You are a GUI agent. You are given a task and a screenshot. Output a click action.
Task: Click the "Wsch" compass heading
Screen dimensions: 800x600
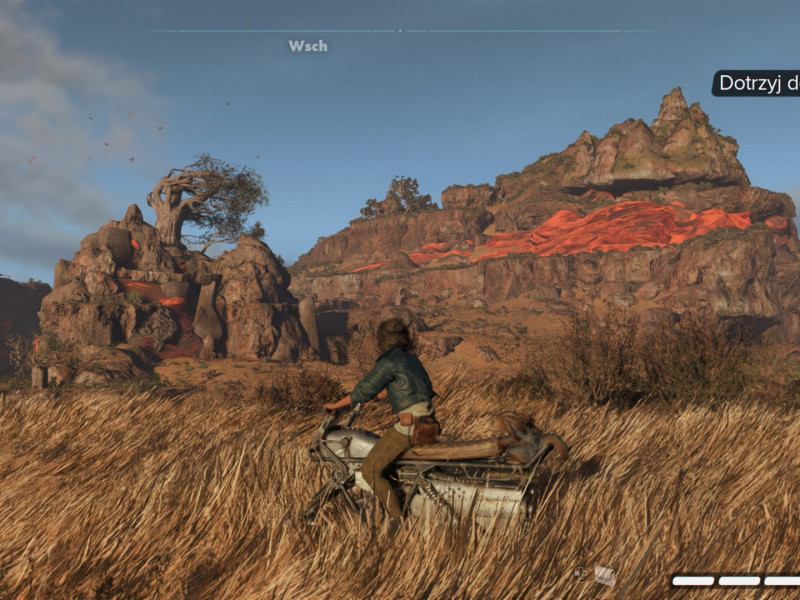[x=308, y=46]
